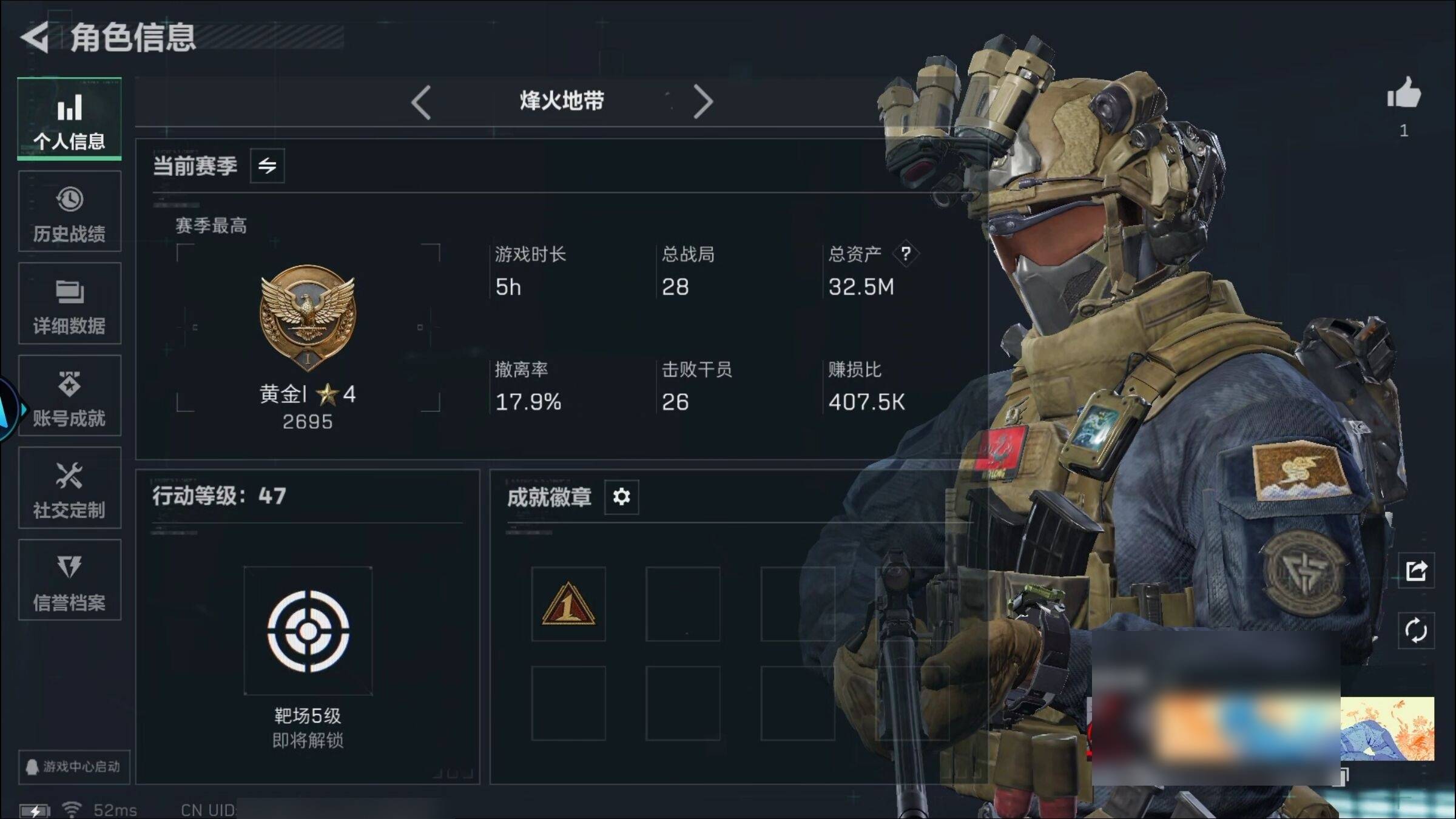The width and height of the screenshot is (1456, 819).
Task: Switch to the 个人信息 tab
Action: (69, 119)
